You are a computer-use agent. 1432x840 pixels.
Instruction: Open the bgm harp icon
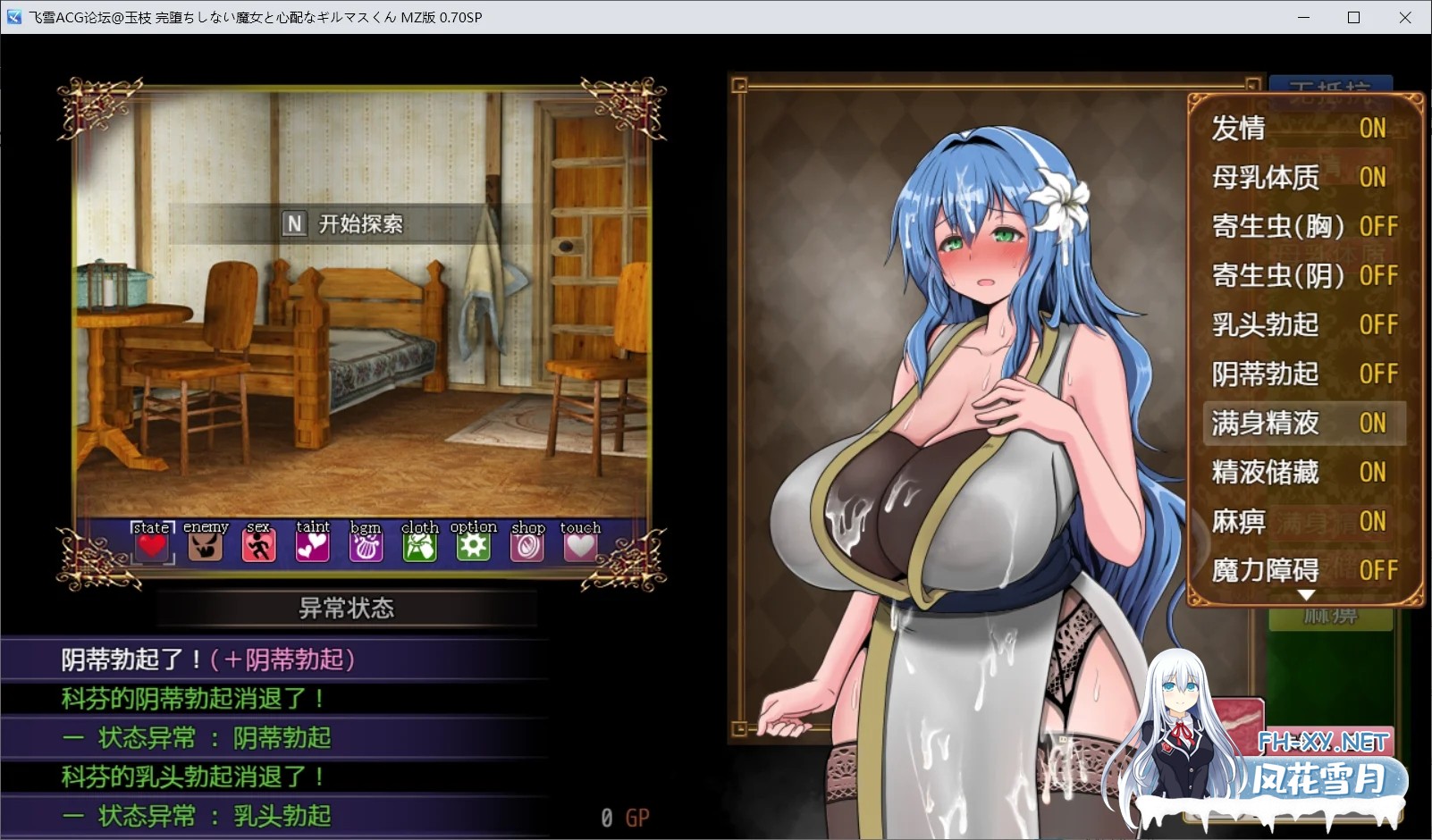click(366, 543)
